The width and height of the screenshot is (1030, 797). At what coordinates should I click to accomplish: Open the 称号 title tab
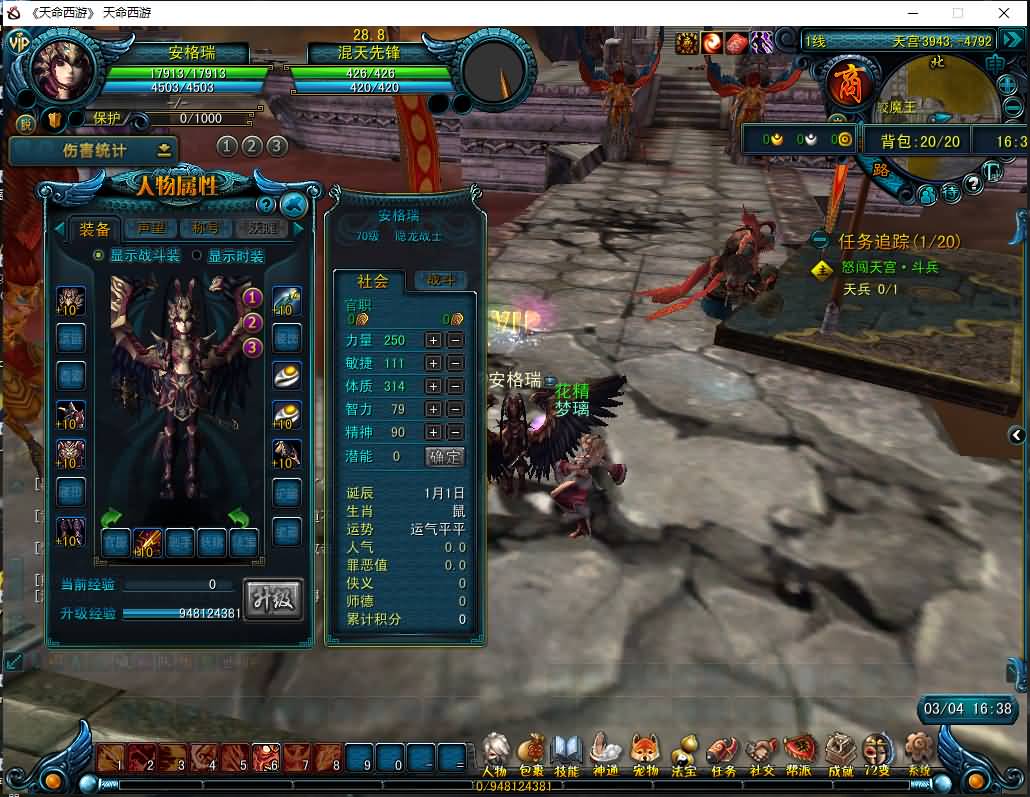coord(207,228)
